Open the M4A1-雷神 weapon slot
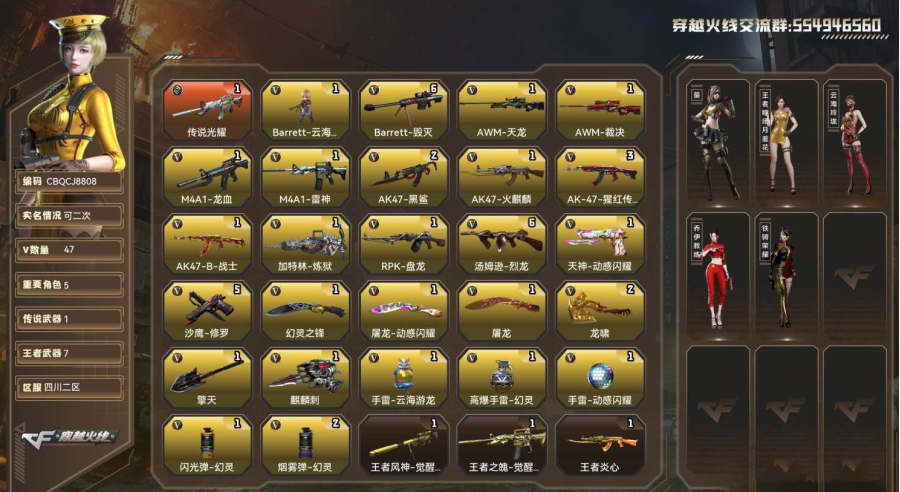The image size is (900, 492). point(305,177)
